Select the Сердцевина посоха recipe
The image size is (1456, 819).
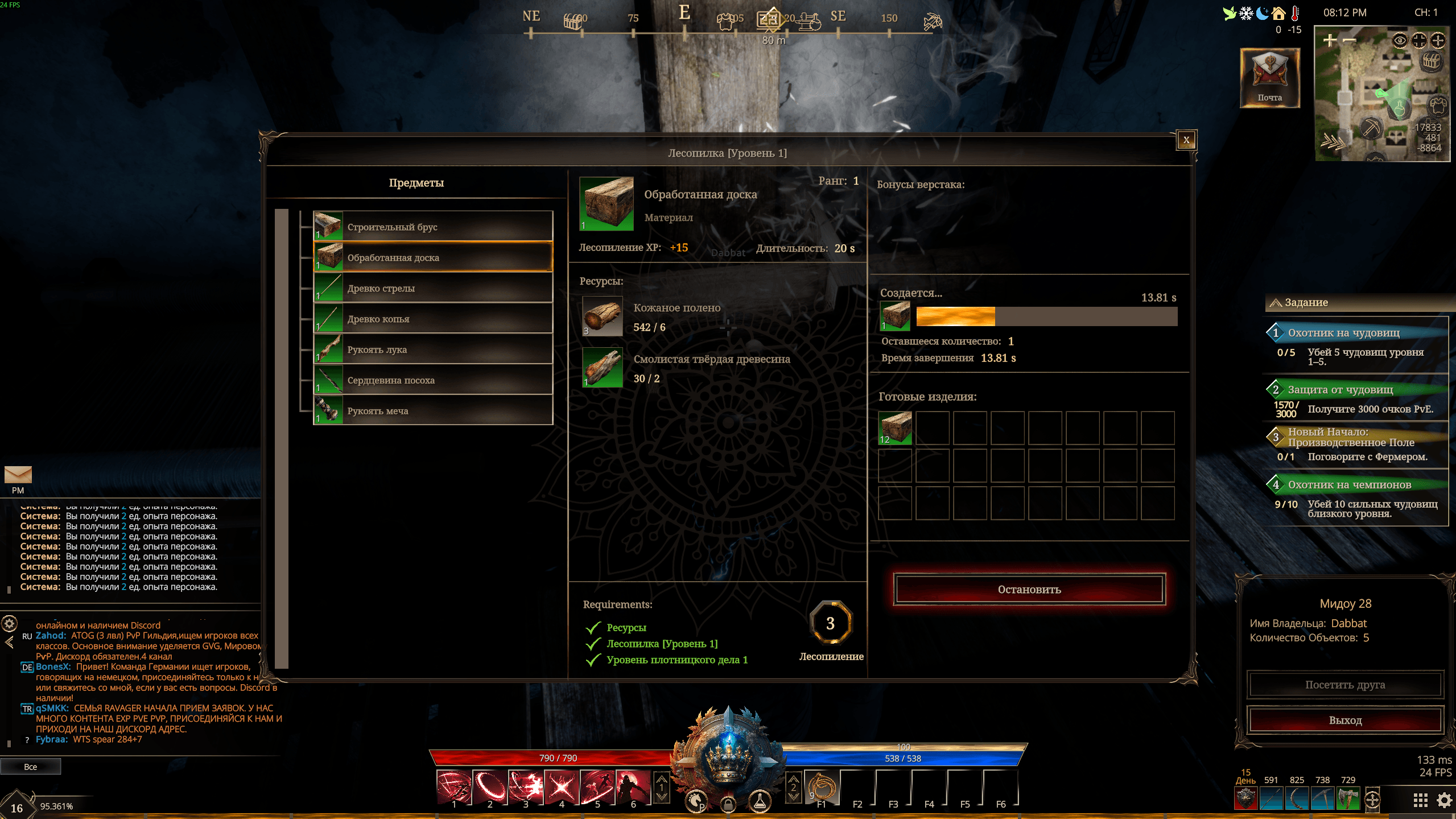(433, 380)
